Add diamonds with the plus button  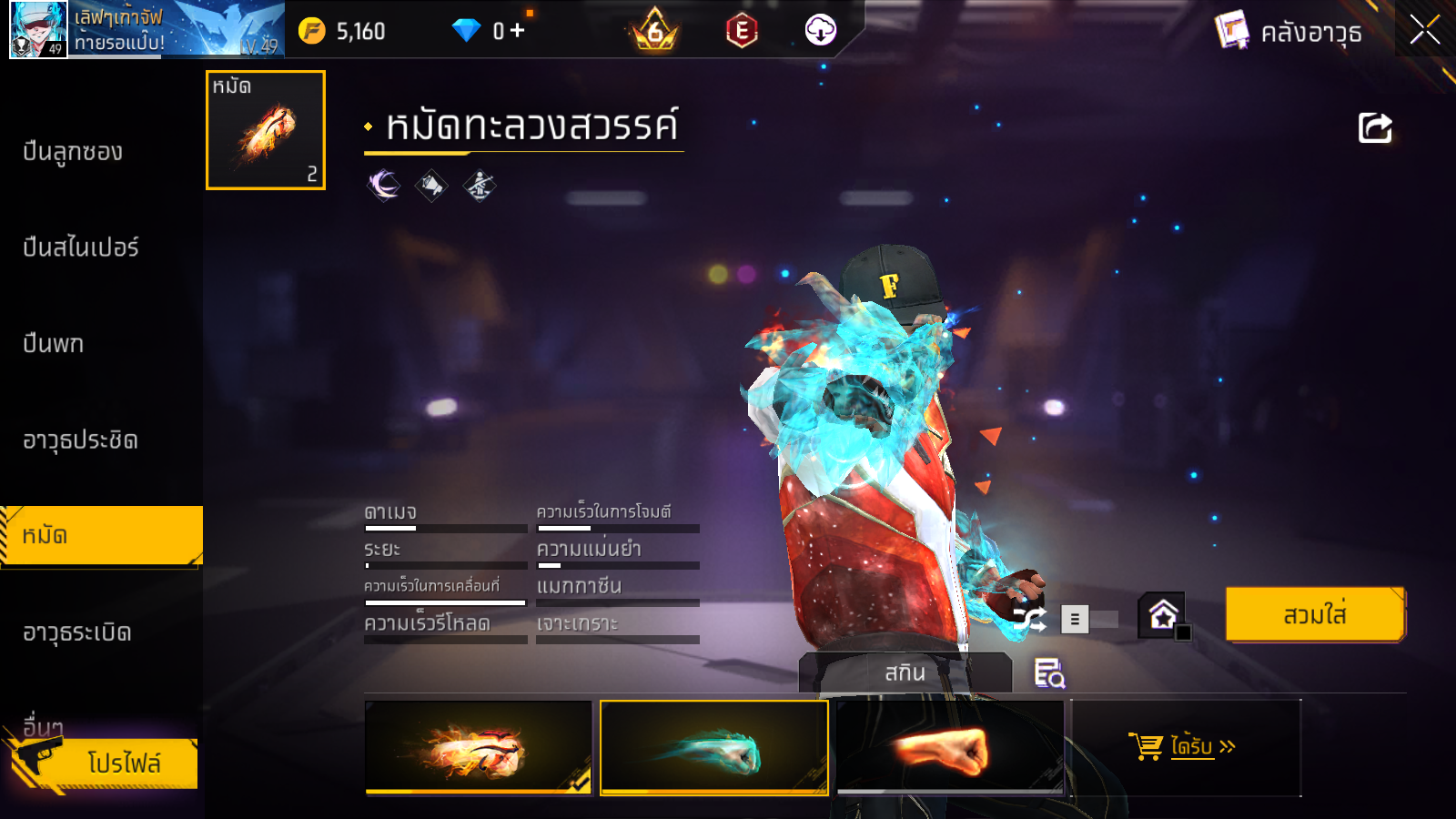pos(518,31)
